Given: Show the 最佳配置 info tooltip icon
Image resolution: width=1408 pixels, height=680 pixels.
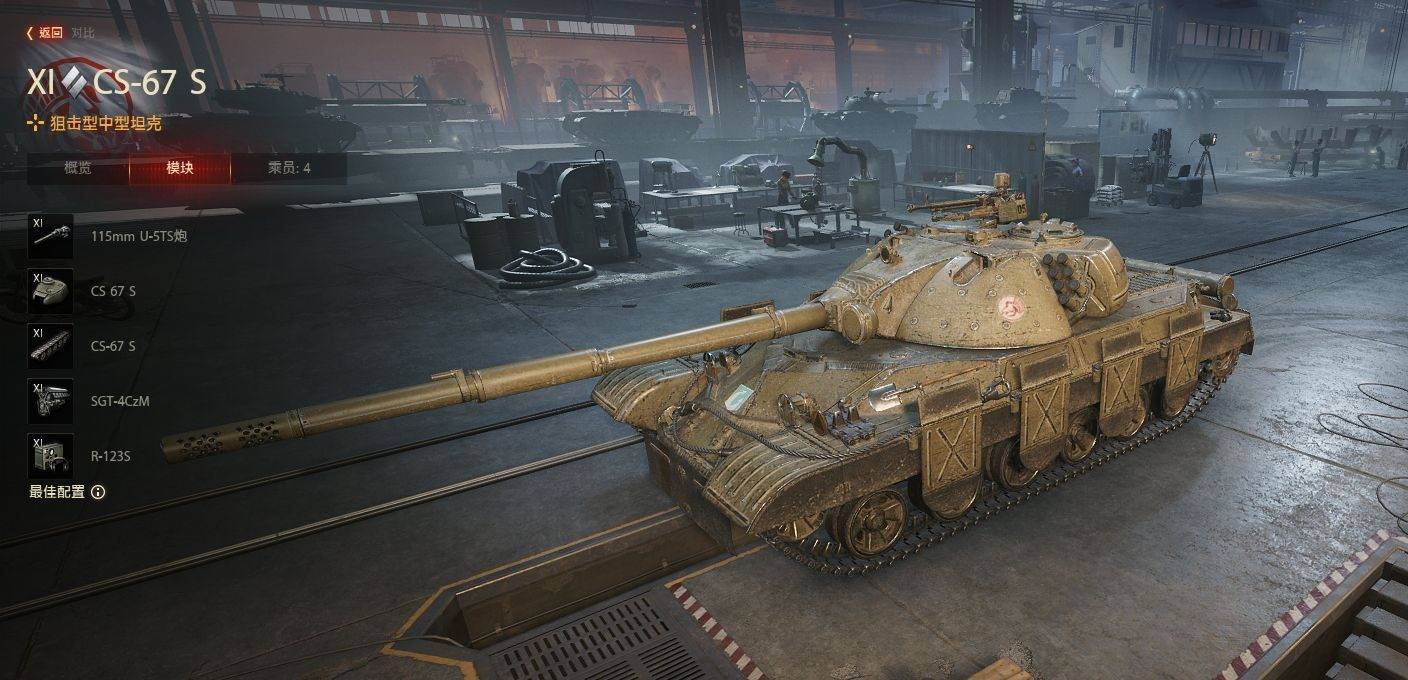Looking at the screenshot, I should coord(98,492).
